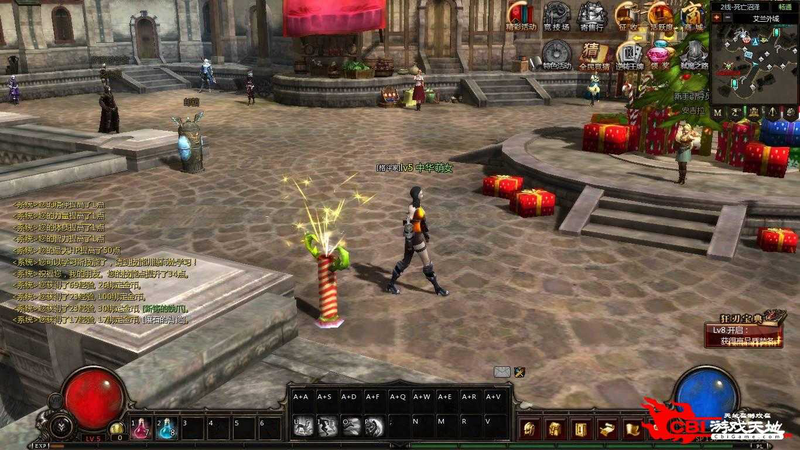Viewport: 800px width, 450px height.
Task: Open the 竞技场 arena icon
Action: coord(557,15)
